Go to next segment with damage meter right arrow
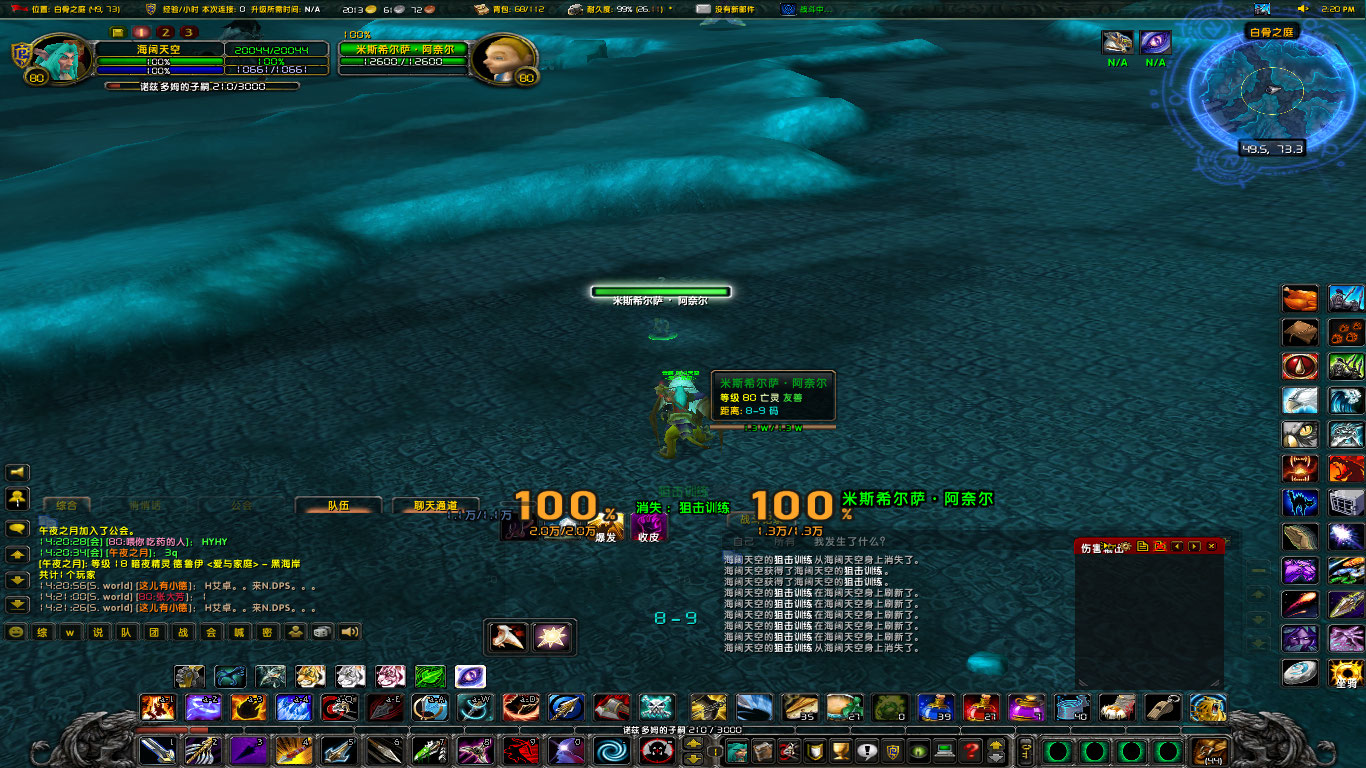 click(1194, 547)
